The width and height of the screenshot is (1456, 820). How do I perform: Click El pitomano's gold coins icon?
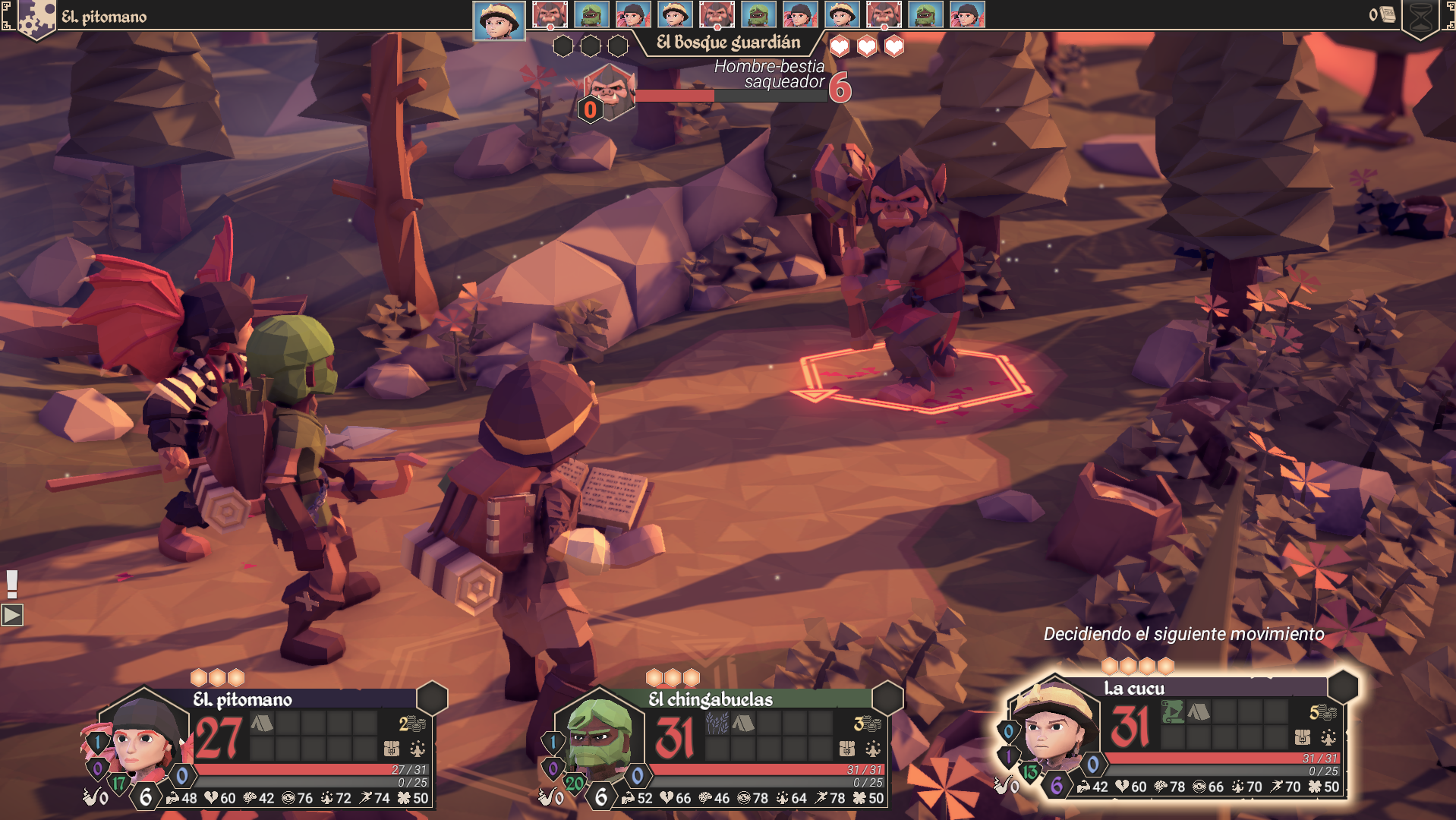[x=412, y=724]
